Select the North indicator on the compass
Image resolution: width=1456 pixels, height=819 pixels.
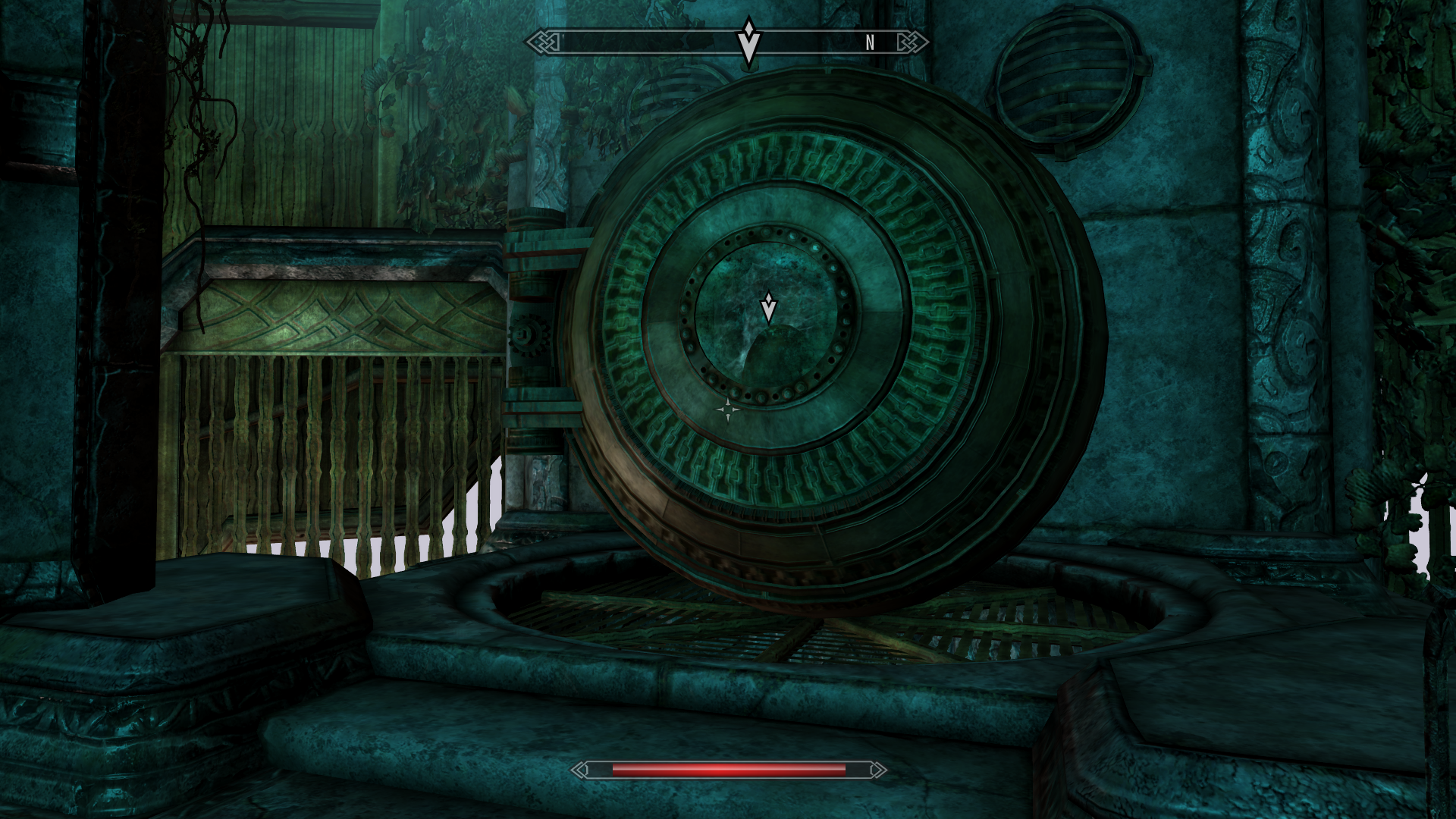870,43
